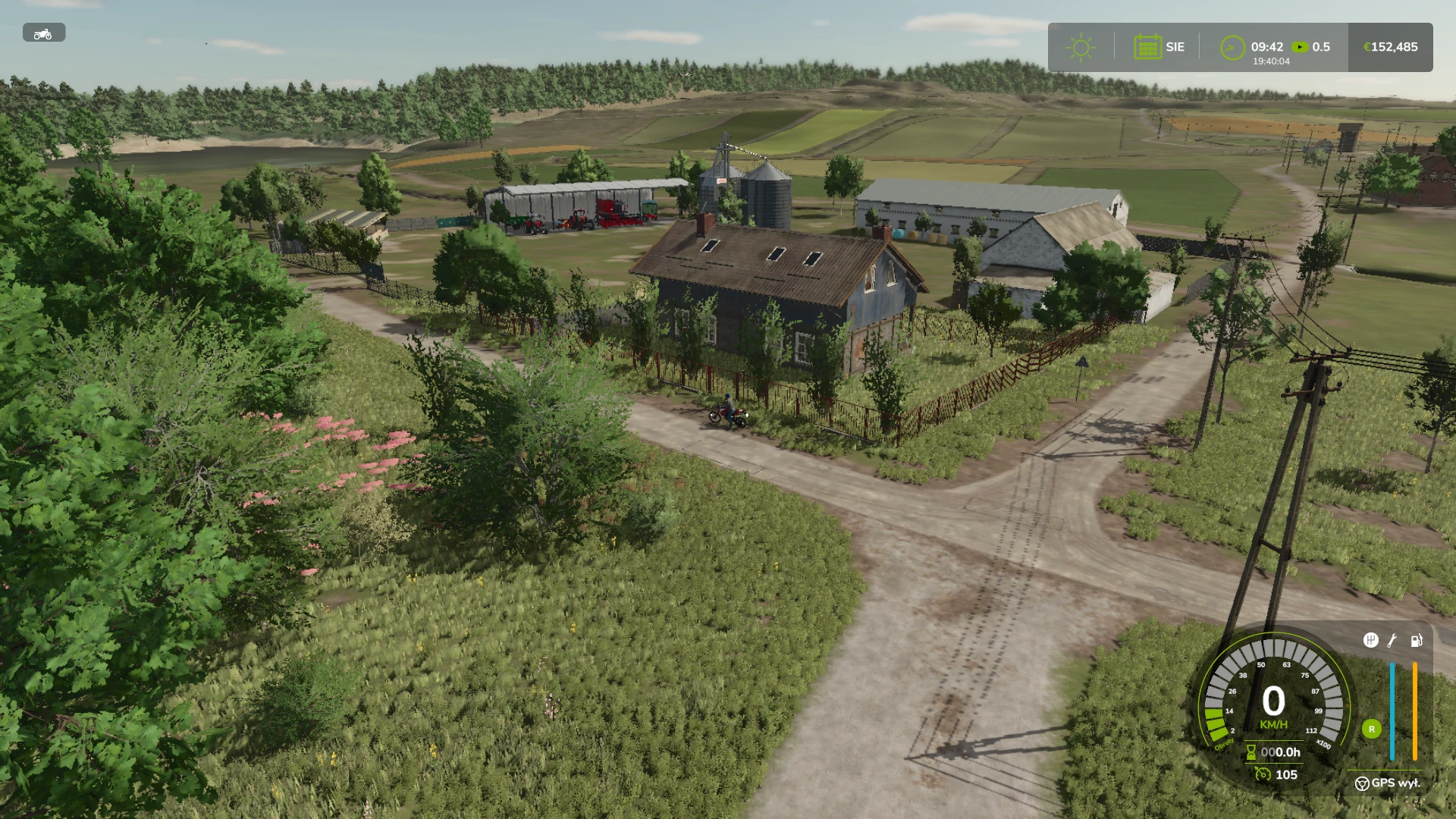This screenshot has height=819, width=1456.
Task: Select the gear shifter icon above the speedometer
Action: pos(1371,642)
